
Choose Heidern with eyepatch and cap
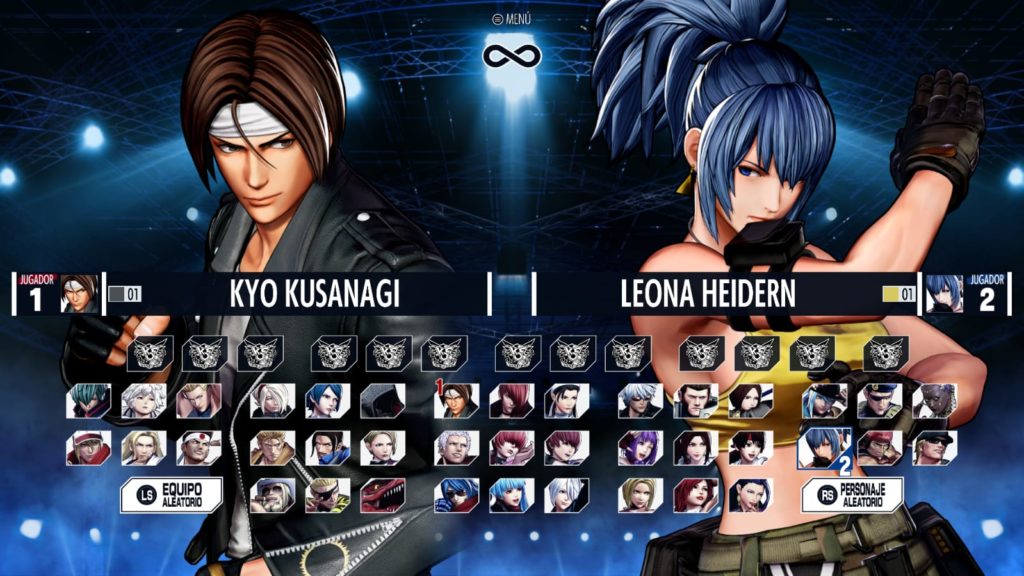point(879,401)
